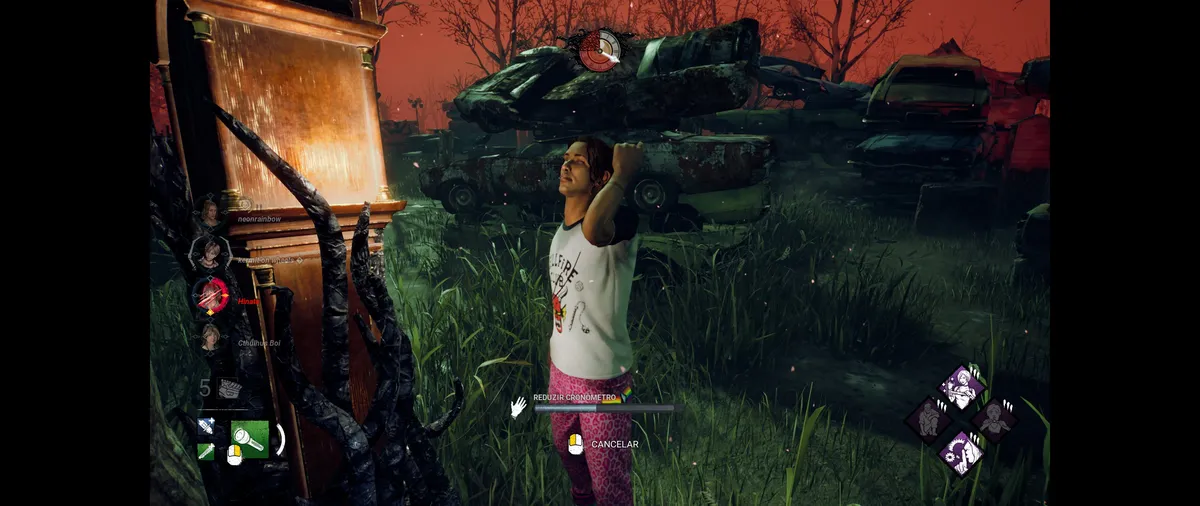
Task: Select the small green add-on icon
Action: (x=206, y=452)
